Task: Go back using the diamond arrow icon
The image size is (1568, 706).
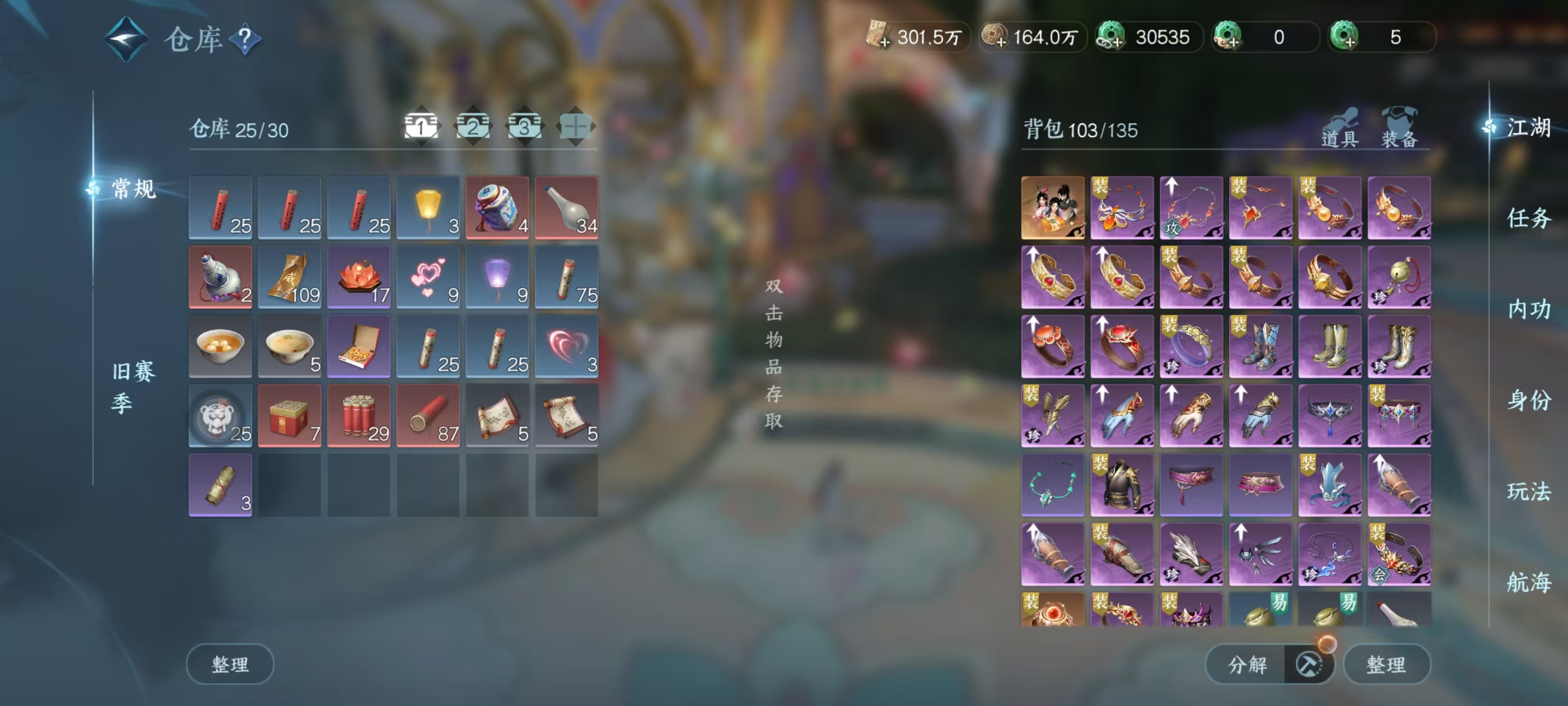Action: [126, 39]
